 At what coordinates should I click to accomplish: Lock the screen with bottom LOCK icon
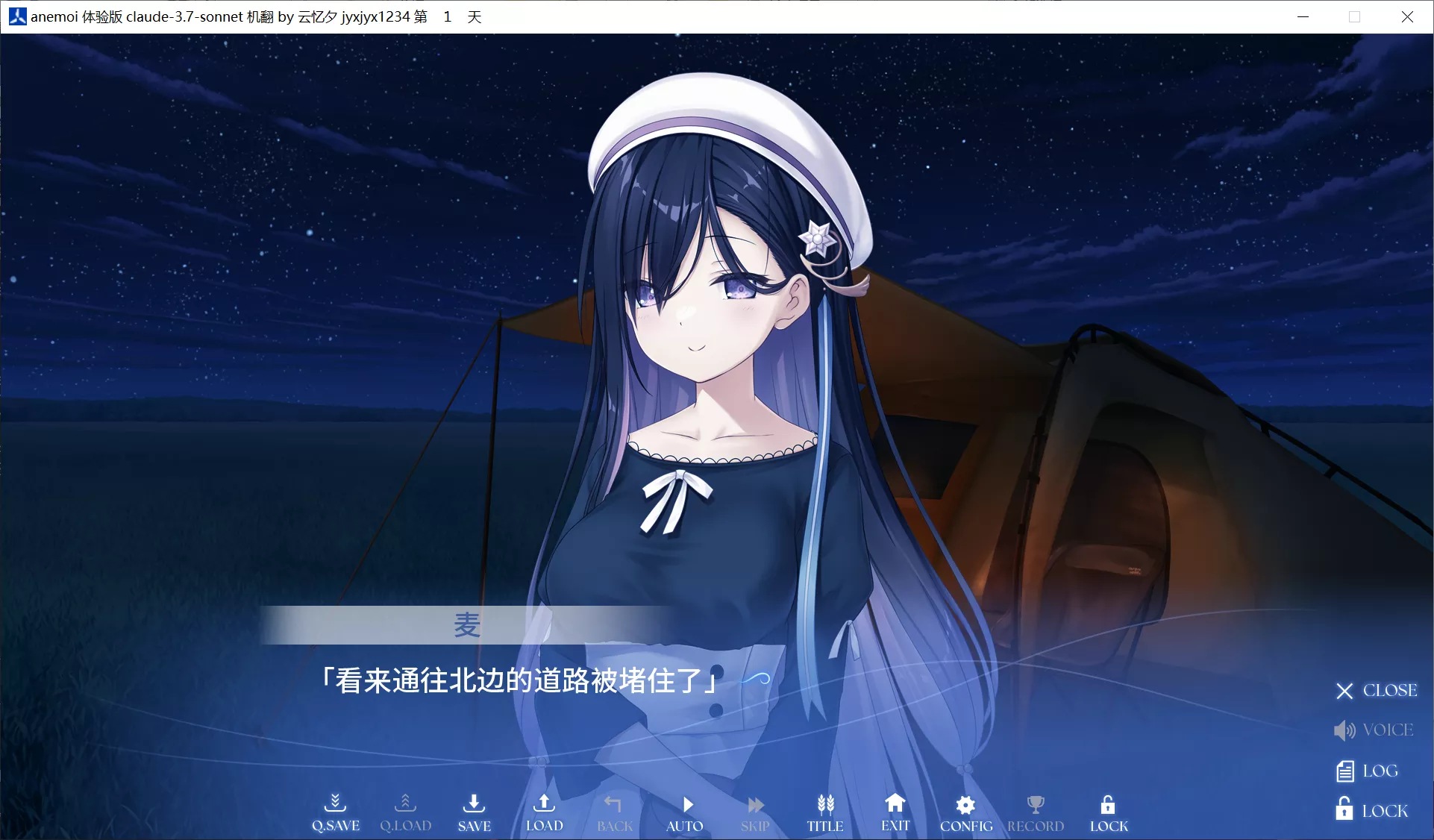click(x=1107, y=808)
